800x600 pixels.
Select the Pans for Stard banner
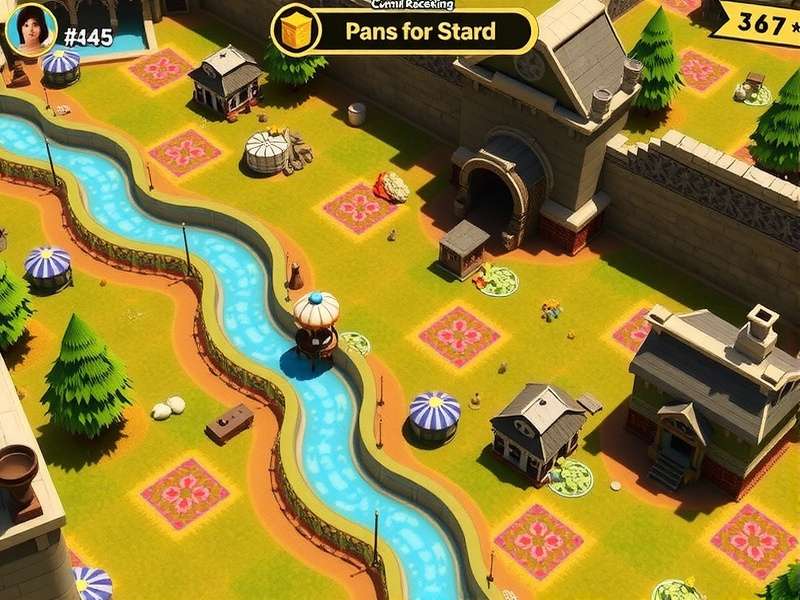click(x=420, y=31)
